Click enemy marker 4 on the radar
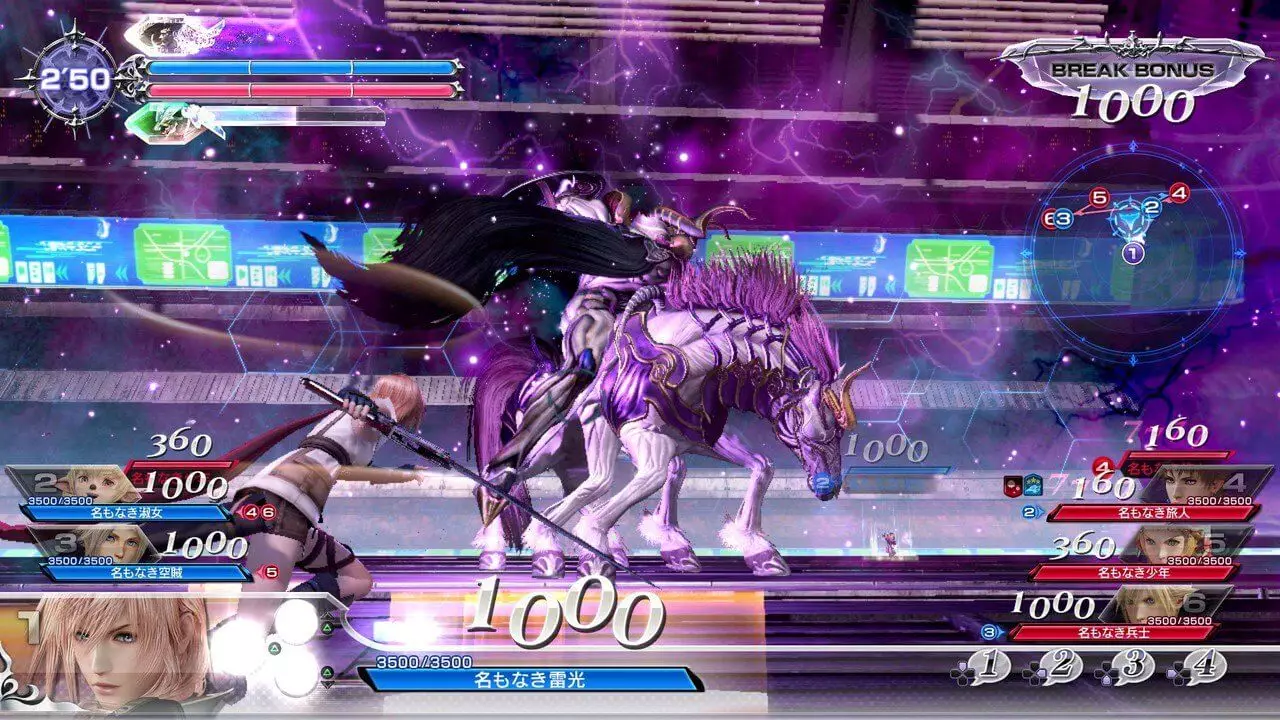This screenshot has width=1280, height=720. click(1178, 192)
